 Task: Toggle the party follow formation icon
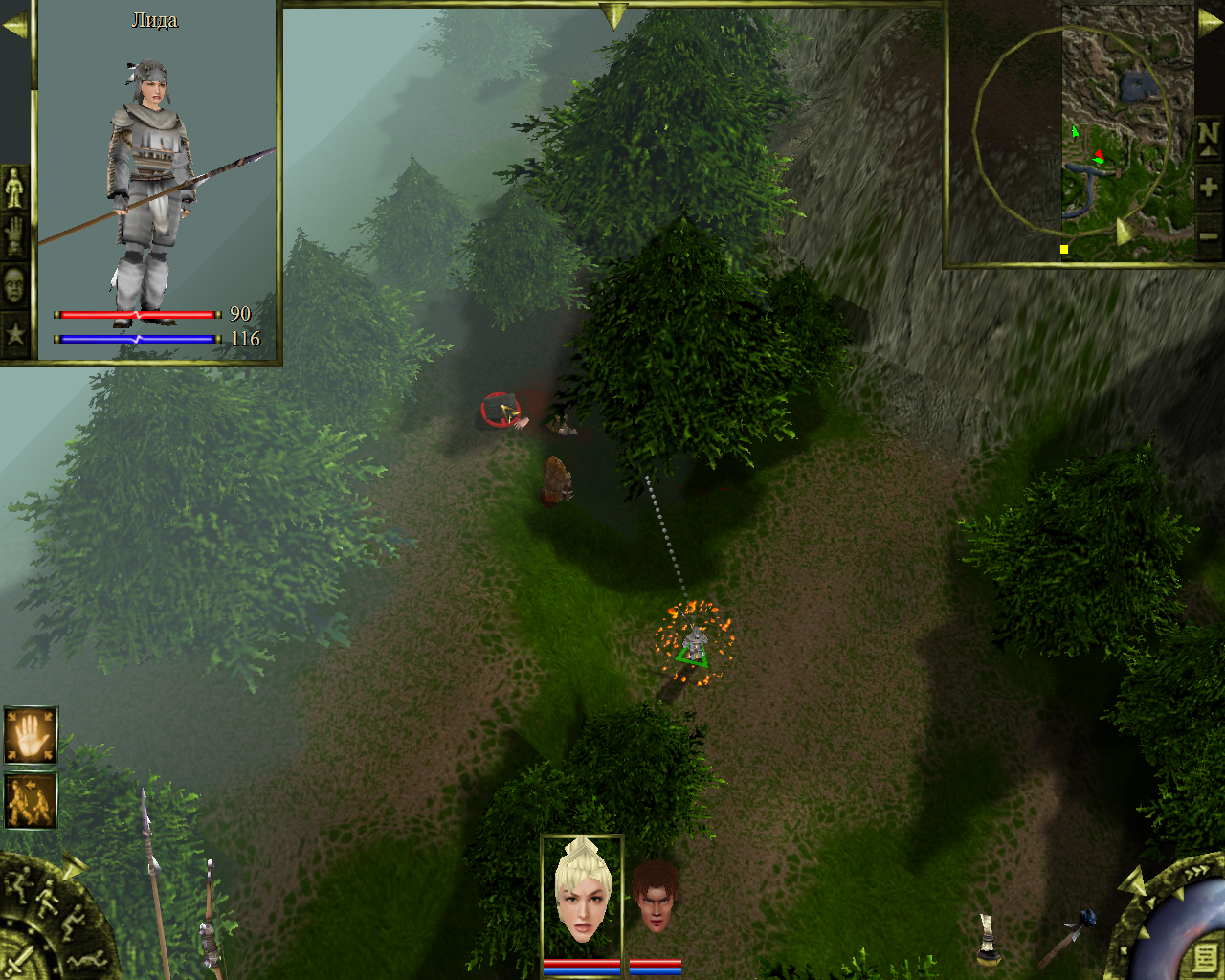31,801
